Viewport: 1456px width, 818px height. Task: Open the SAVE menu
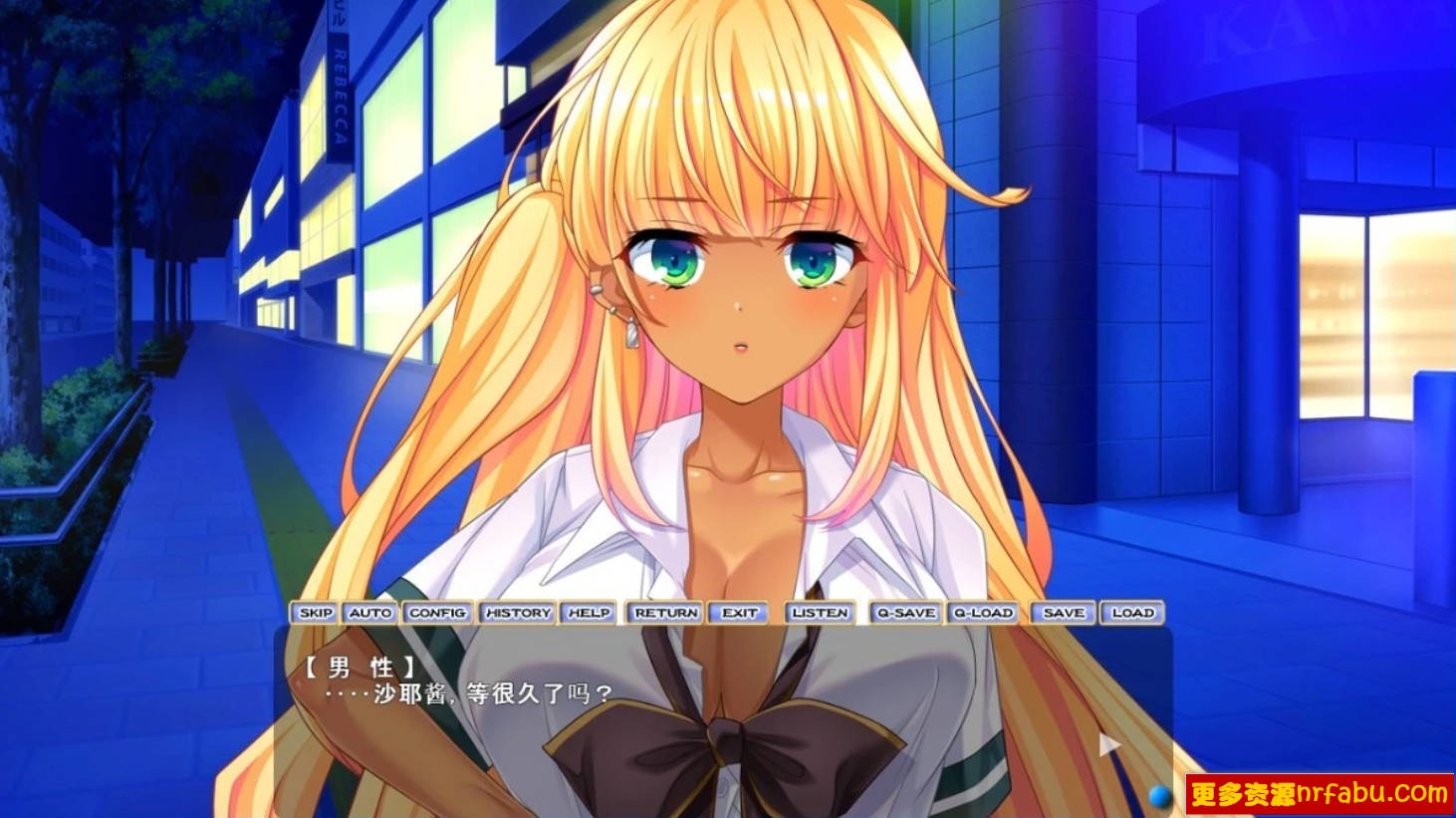pyautogui.click(x=1062, y=613)
